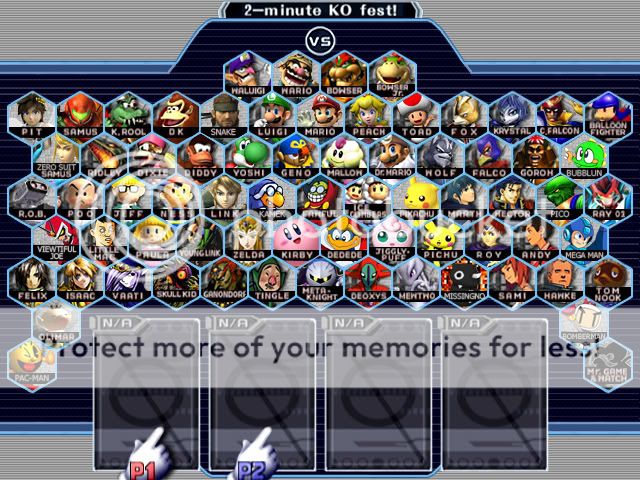Choose Pac-Man's portrait
The width and height of the screenshot is (640, 480).
(32, 362)
